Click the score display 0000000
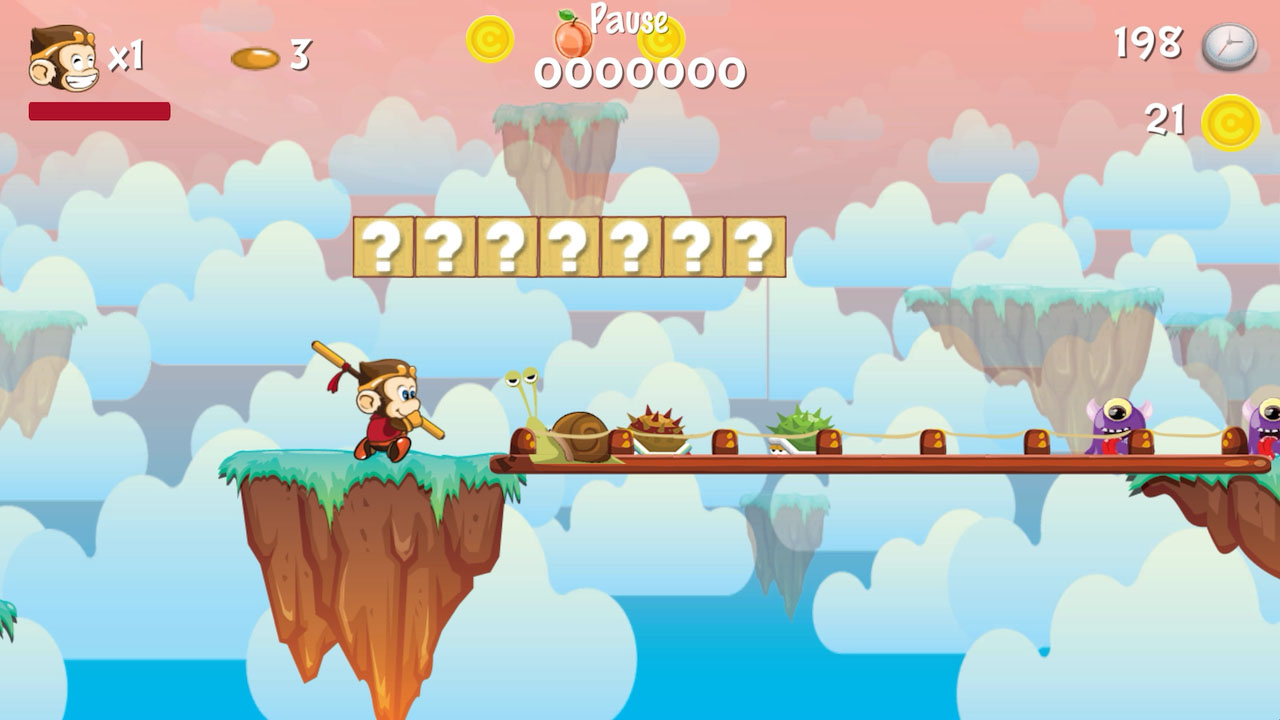 (640, 70)
